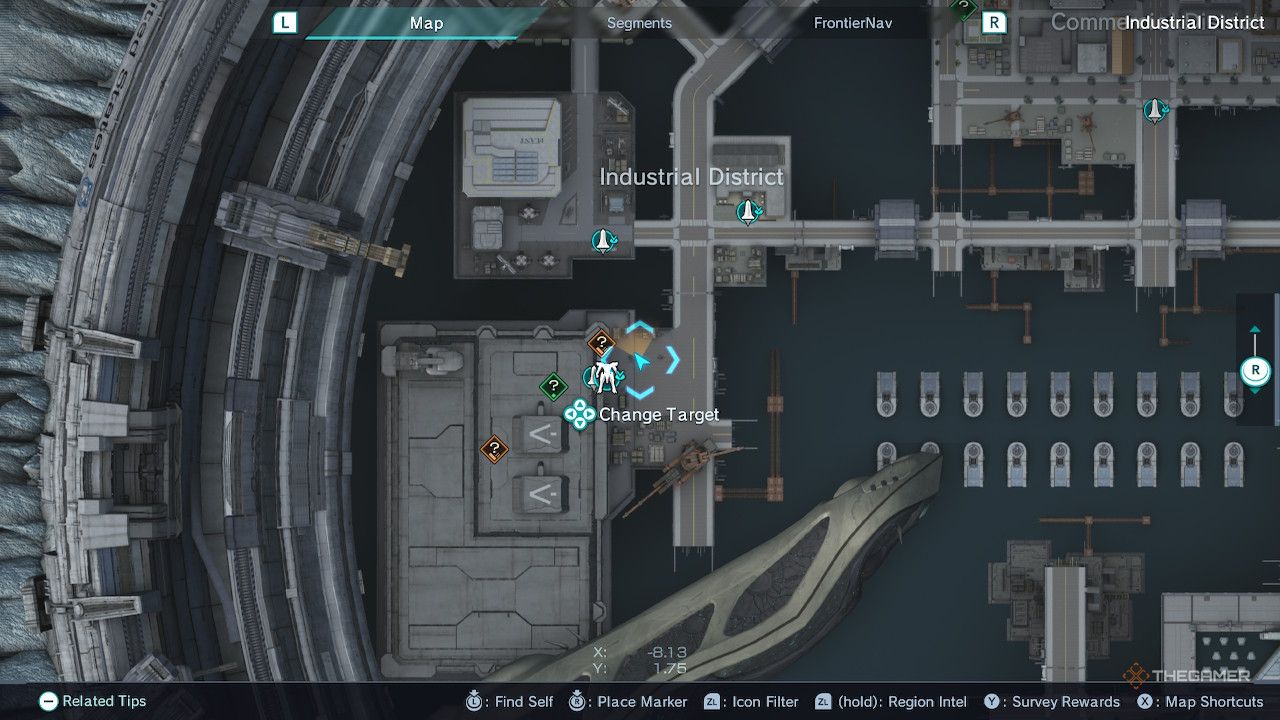
Task: Click the left-arrow hangar door icon
Action: click(536, 435)
